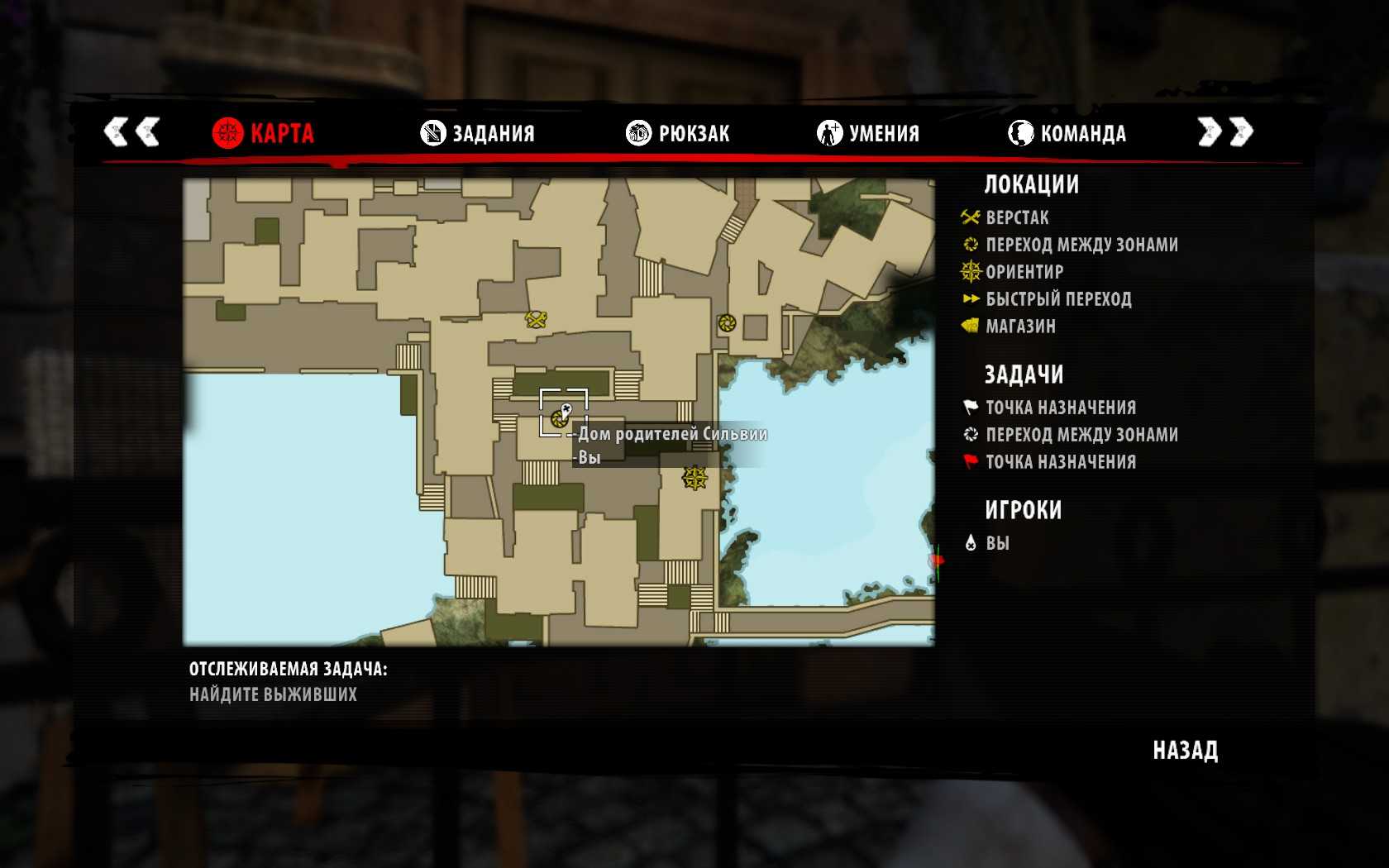The image size is (1389, 868).
Task: Select the Ориентир legend entry
Action: (1024, 272)
